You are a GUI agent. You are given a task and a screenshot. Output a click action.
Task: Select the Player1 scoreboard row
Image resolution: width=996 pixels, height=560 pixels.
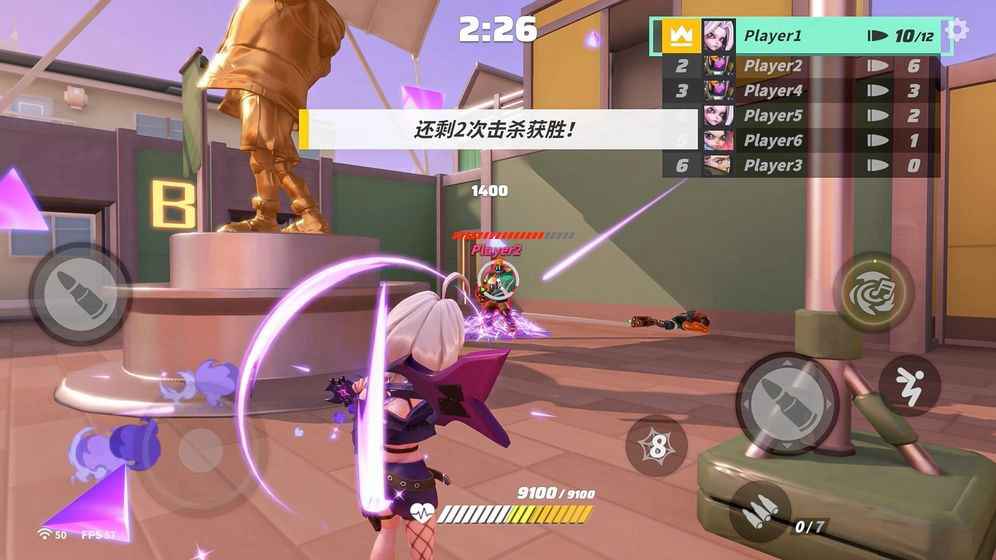[x=800, y=36]
